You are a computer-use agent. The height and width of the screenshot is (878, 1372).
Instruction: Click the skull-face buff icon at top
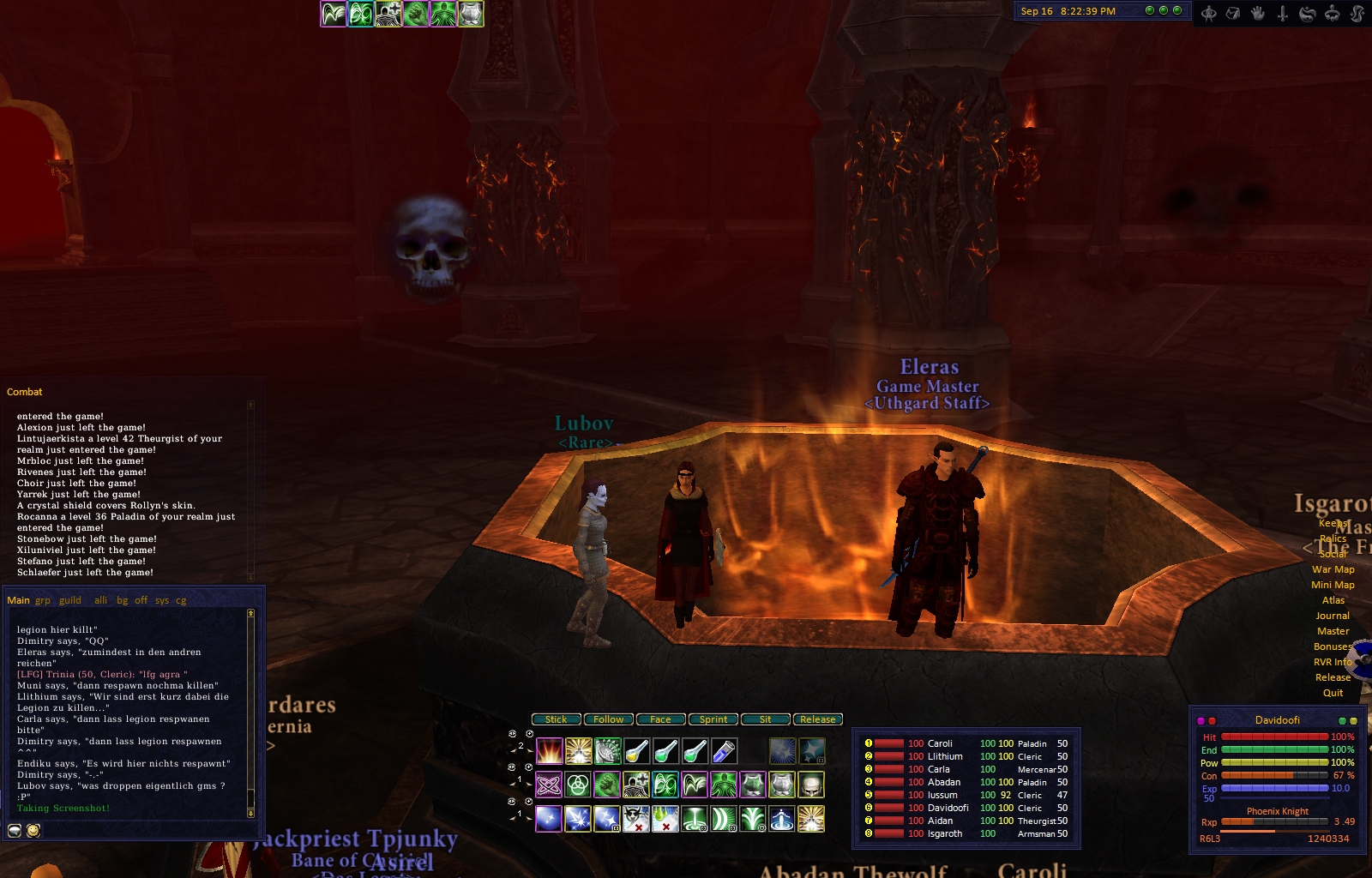pyautogui.click(x=388, y=14)
